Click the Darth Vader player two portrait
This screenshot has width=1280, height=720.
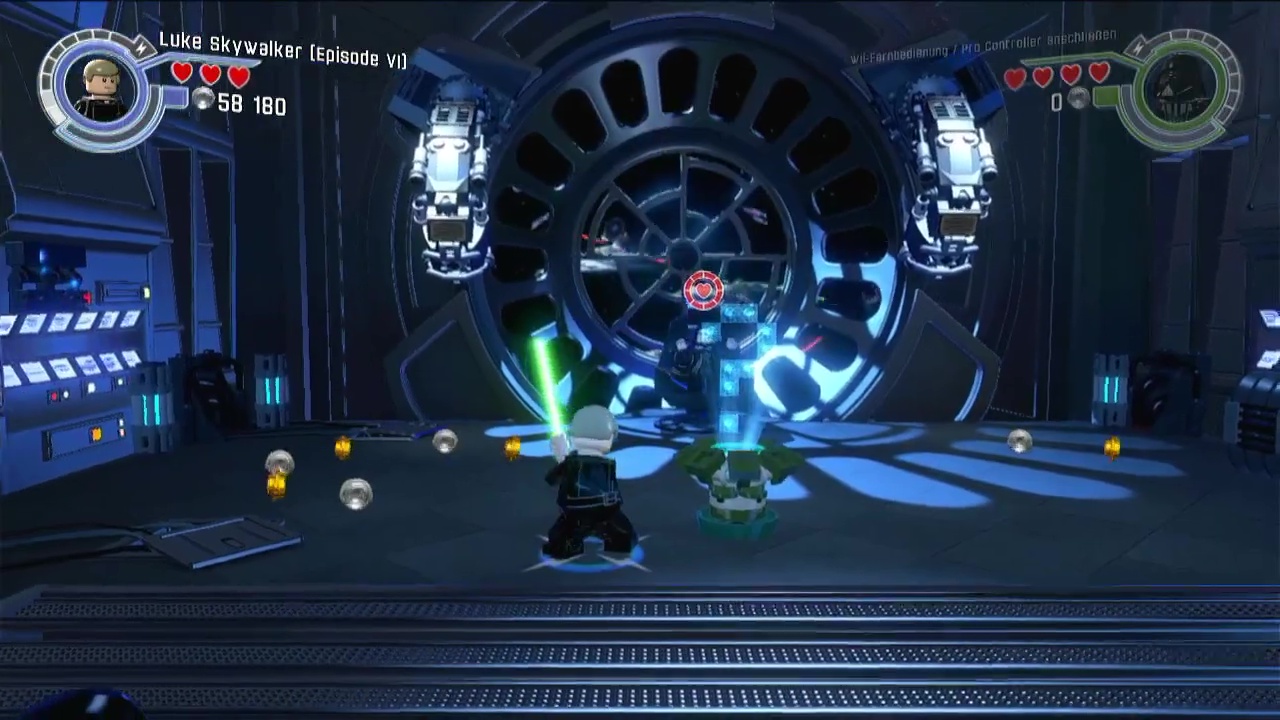(1178, 90)
